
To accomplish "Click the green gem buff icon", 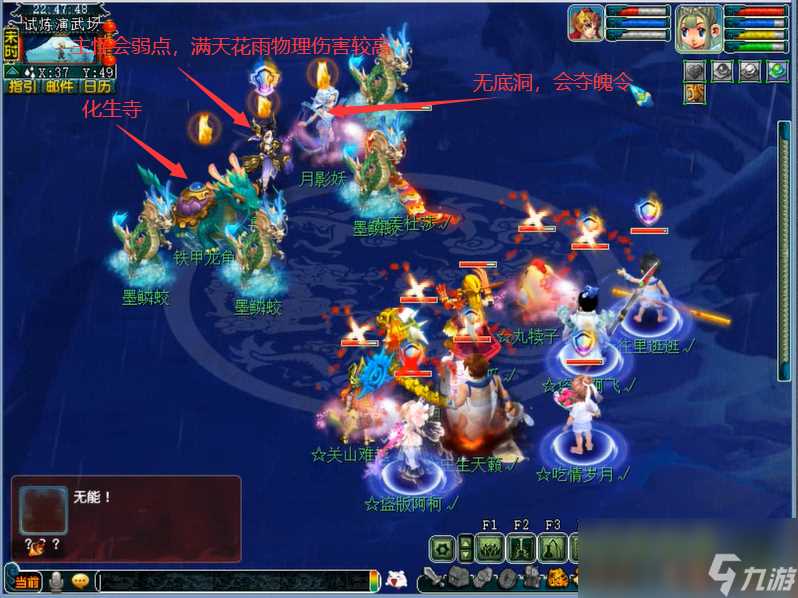I will click(x=776, y=70).
